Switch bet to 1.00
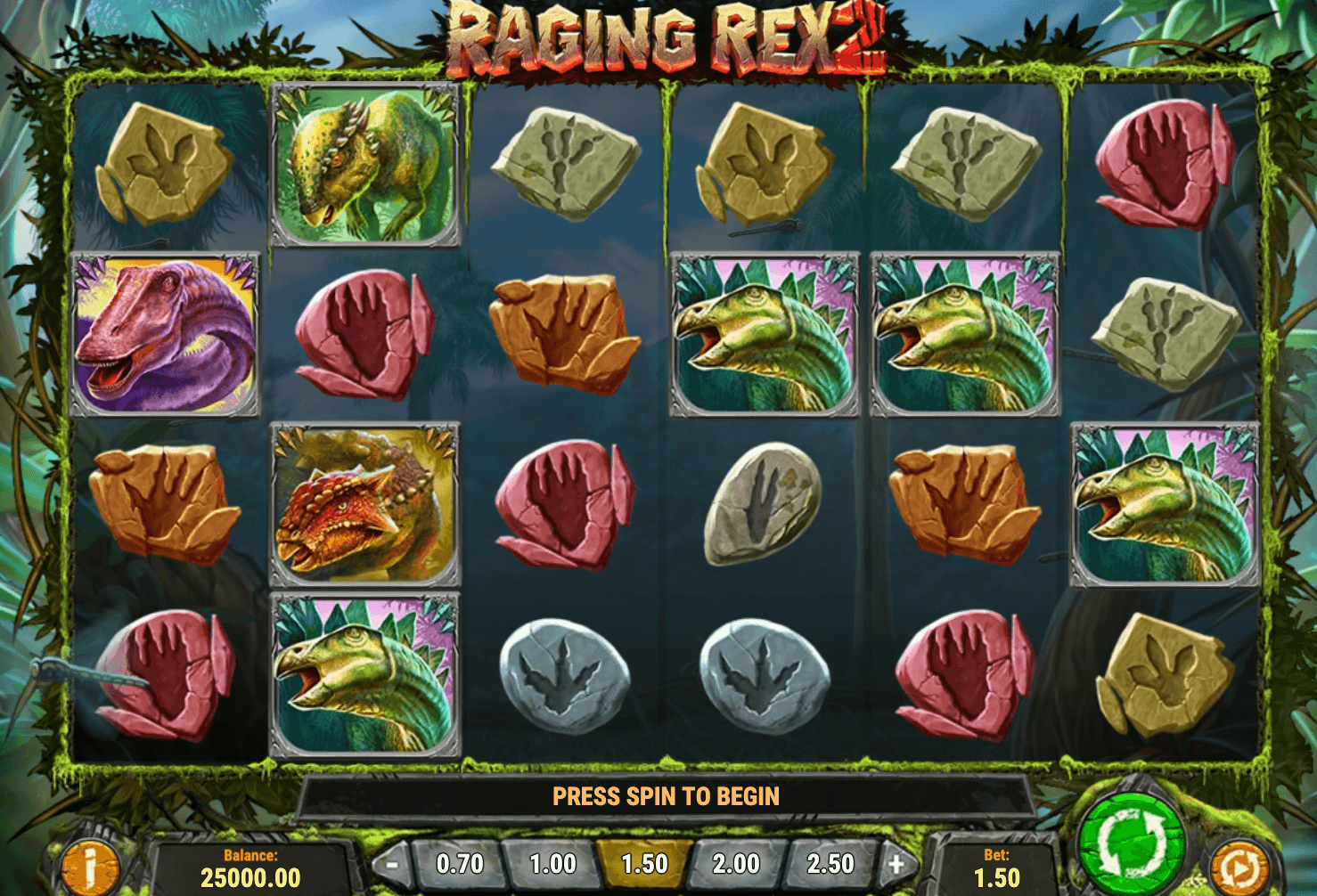Screen dimensions: 1317x896 click(x=550, y=862)
